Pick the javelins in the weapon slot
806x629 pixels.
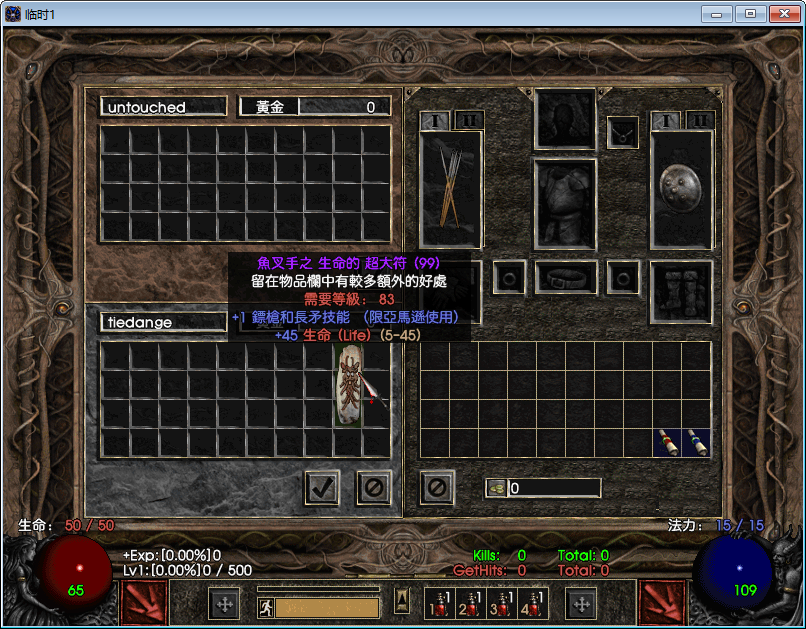click(451, 189)
